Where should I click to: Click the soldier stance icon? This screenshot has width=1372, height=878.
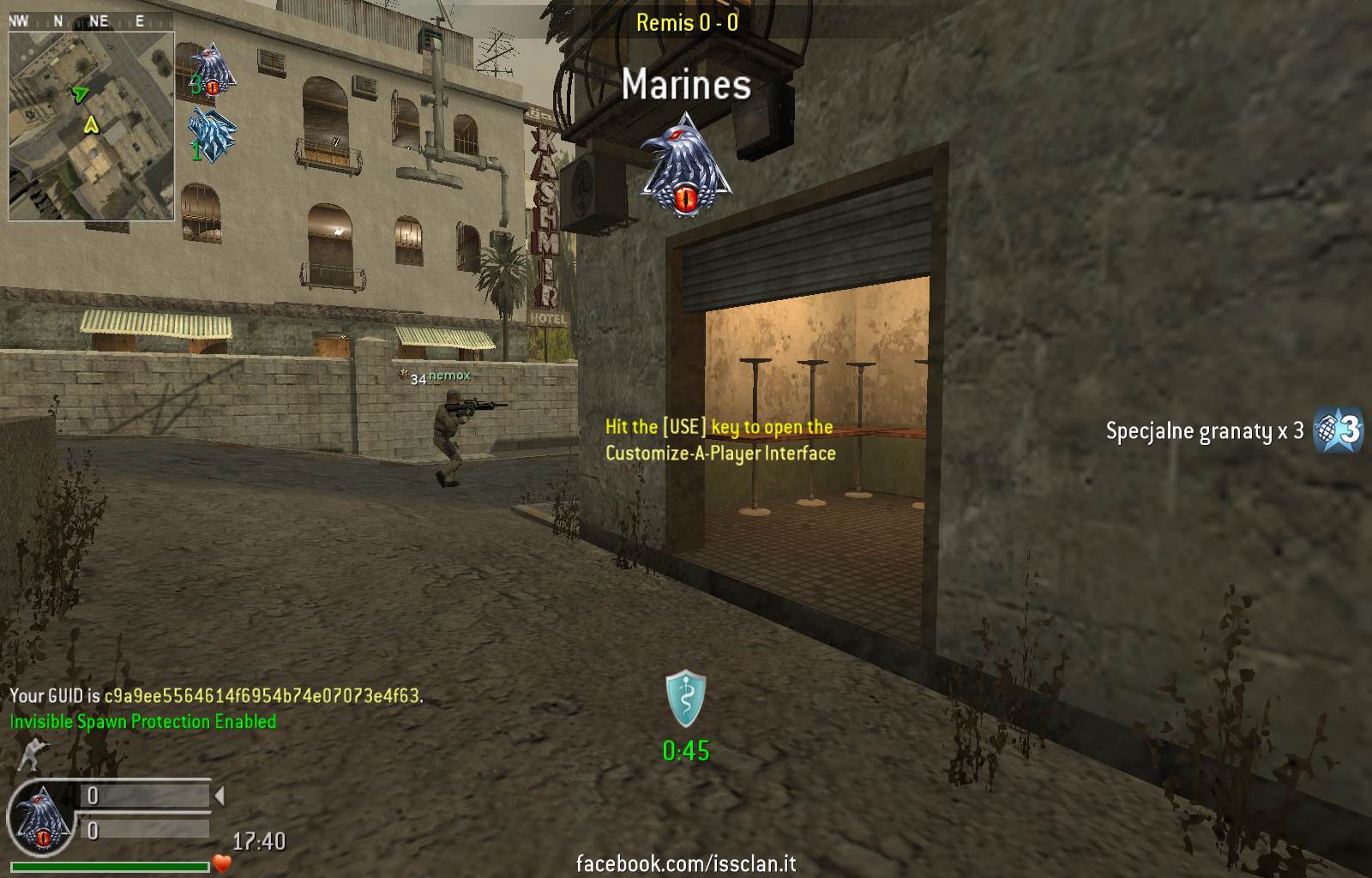[33, 755]
